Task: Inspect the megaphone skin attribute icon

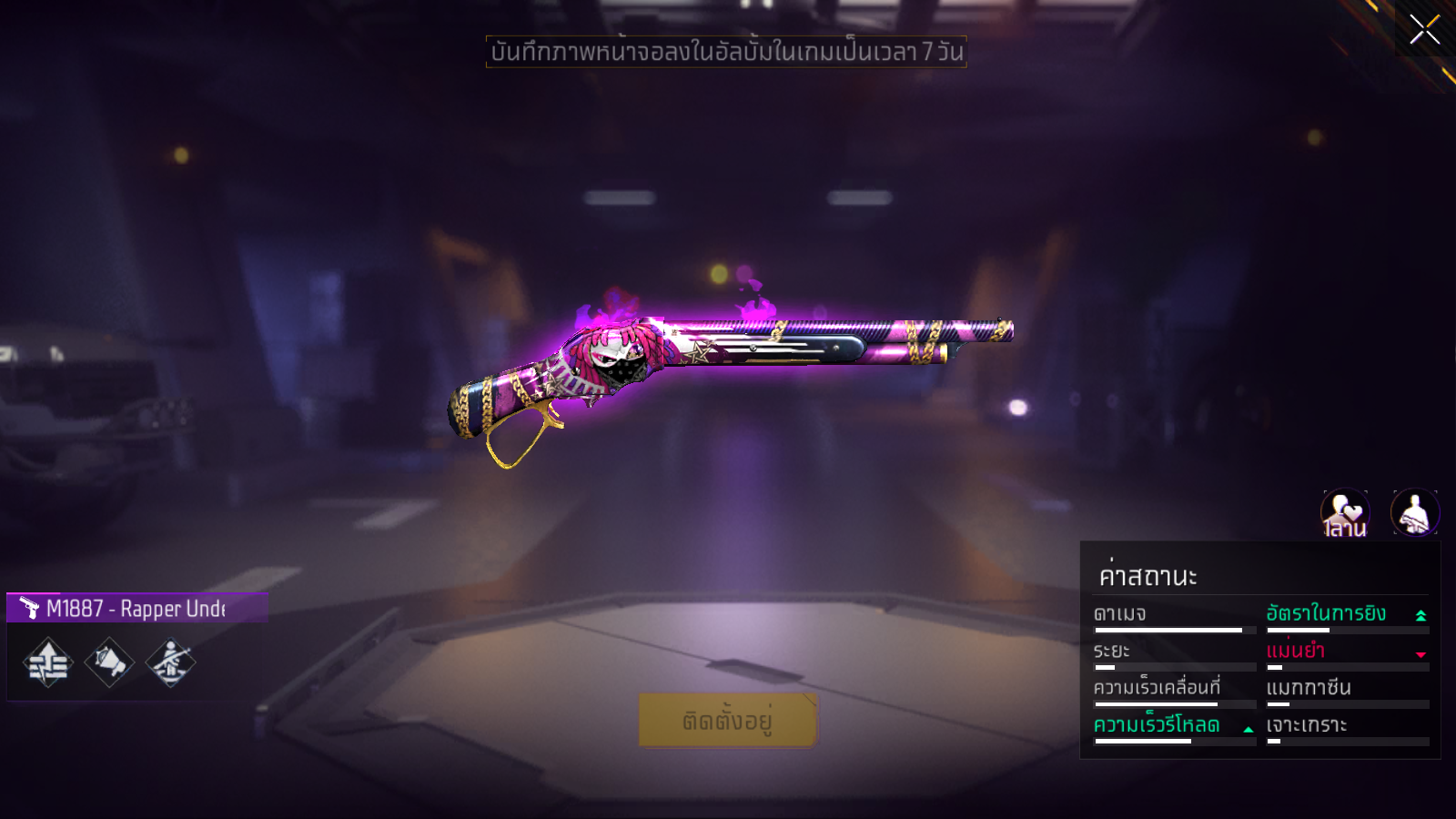Action: click(109, 662)
